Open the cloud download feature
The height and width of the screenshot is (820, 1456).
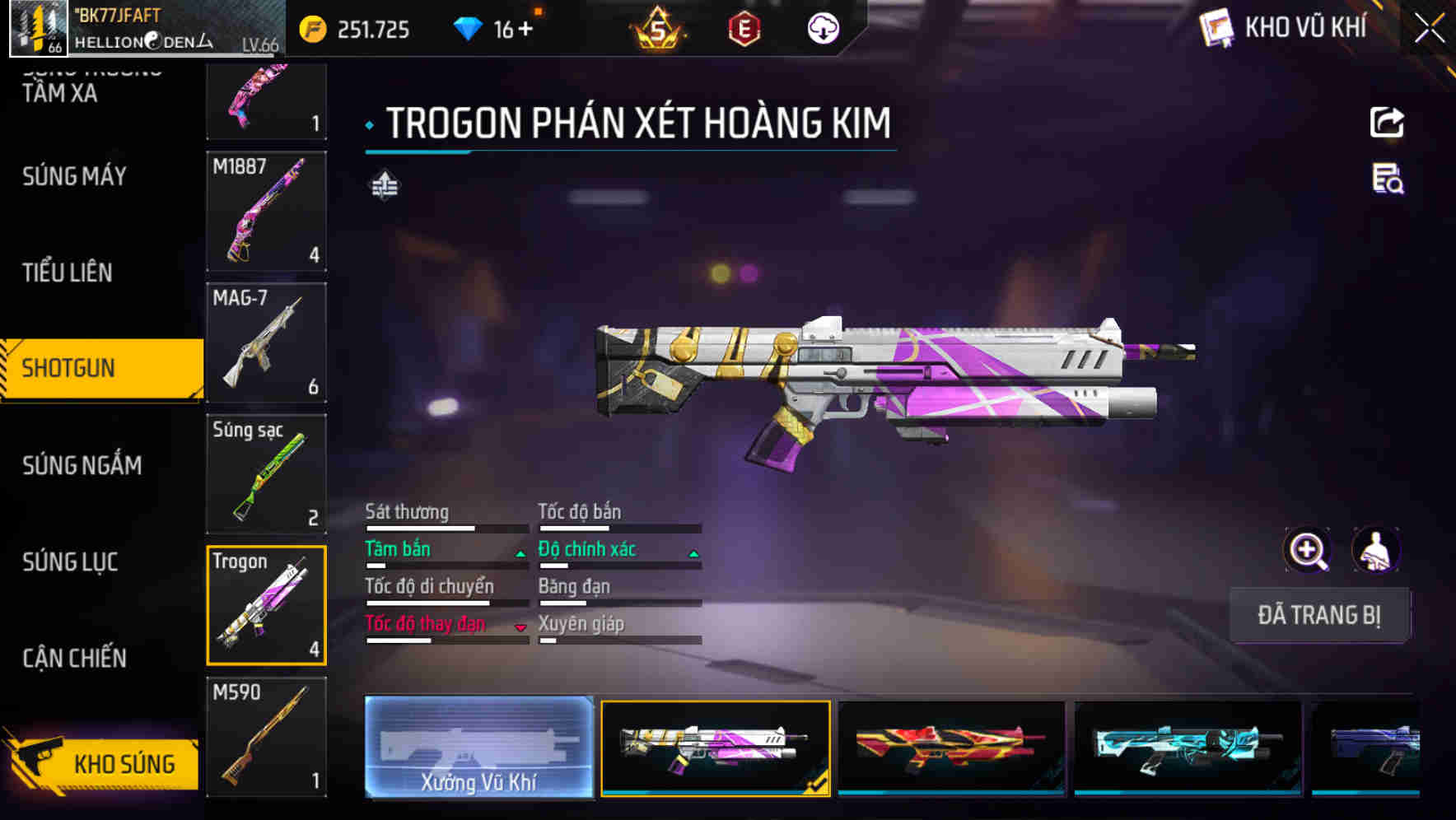[x=823, y=29]
